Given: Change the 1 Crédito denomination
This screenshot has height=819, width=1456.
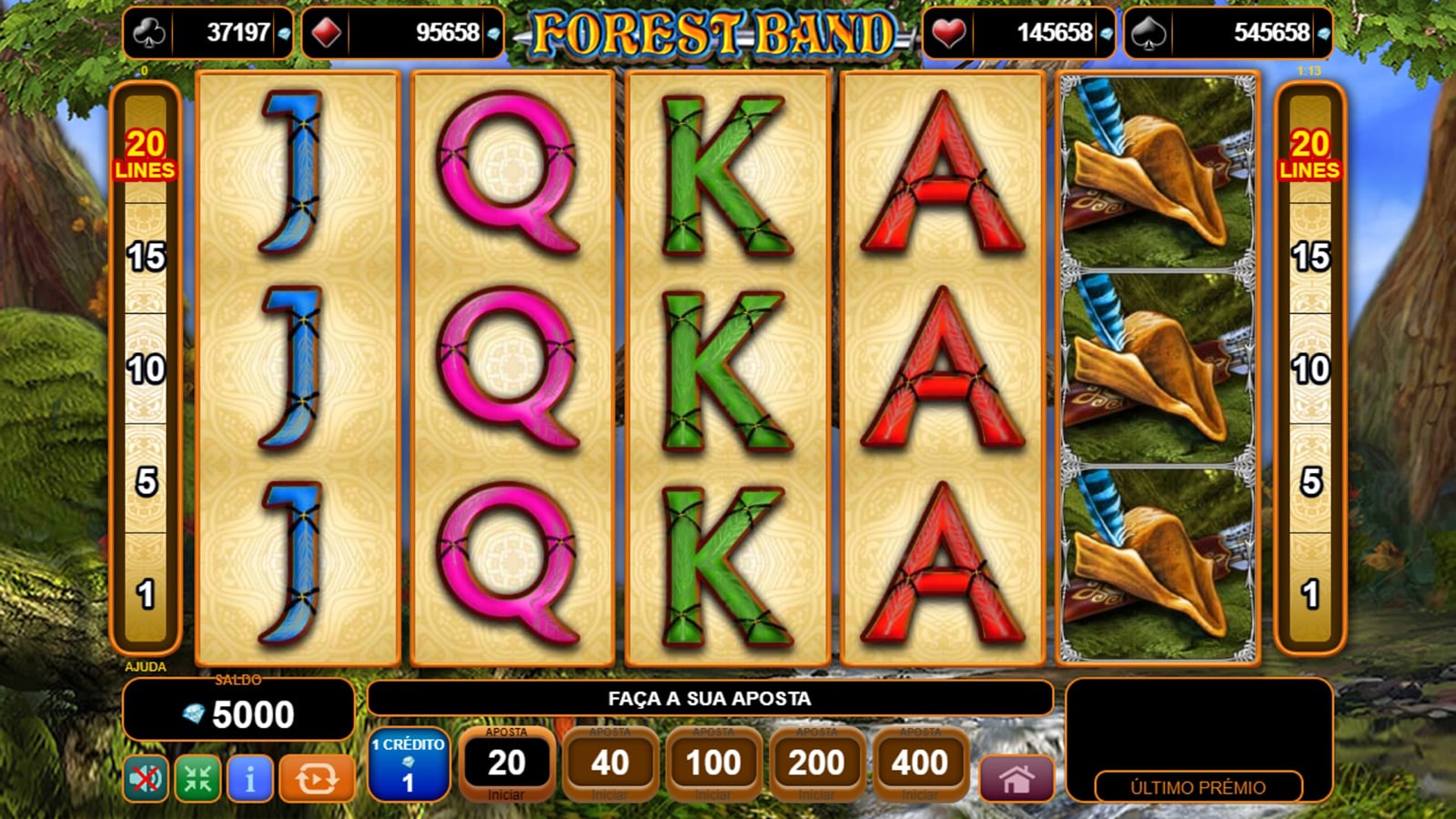Looking at the screenshot, I should [409, 764].
